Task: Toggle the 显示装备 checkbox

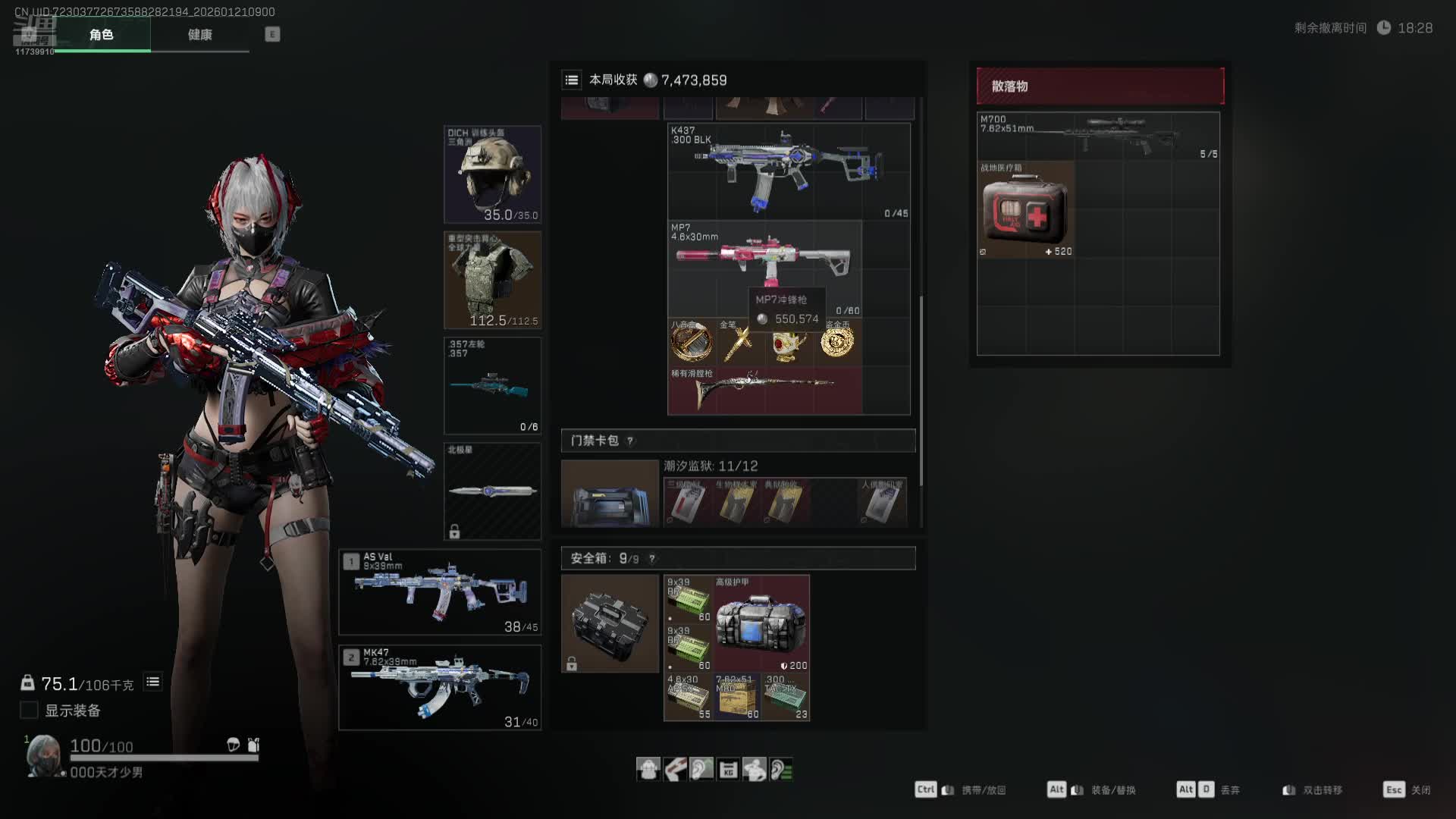Action: (x=29, y=711)
